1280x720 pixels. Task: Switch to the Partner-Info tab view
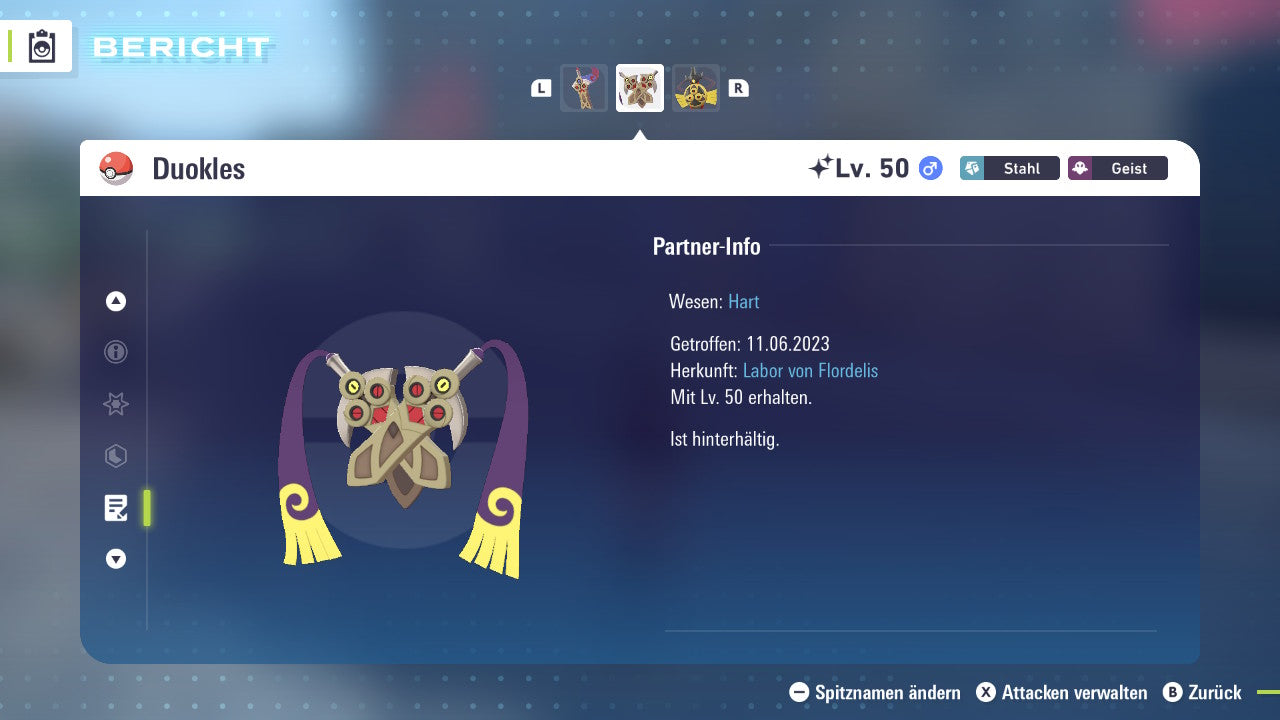point(707,246)
